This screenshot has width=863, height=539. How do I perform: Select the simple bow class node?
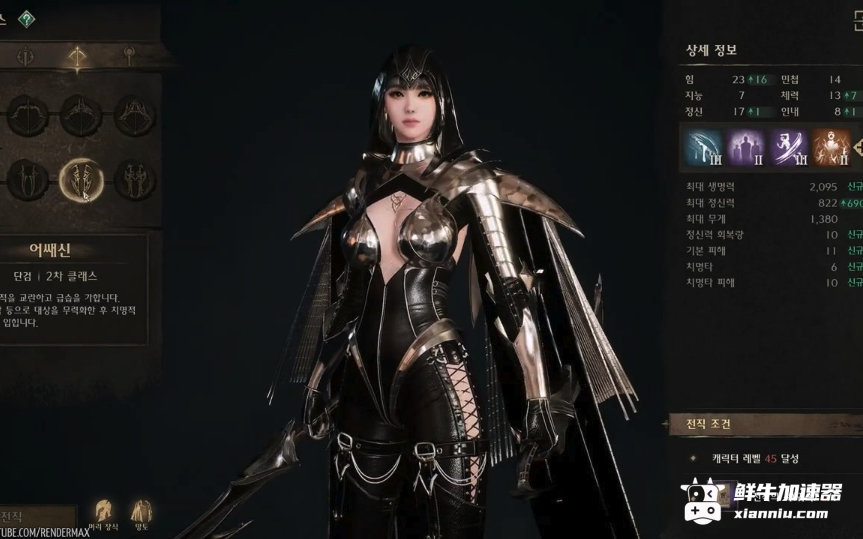27,116
